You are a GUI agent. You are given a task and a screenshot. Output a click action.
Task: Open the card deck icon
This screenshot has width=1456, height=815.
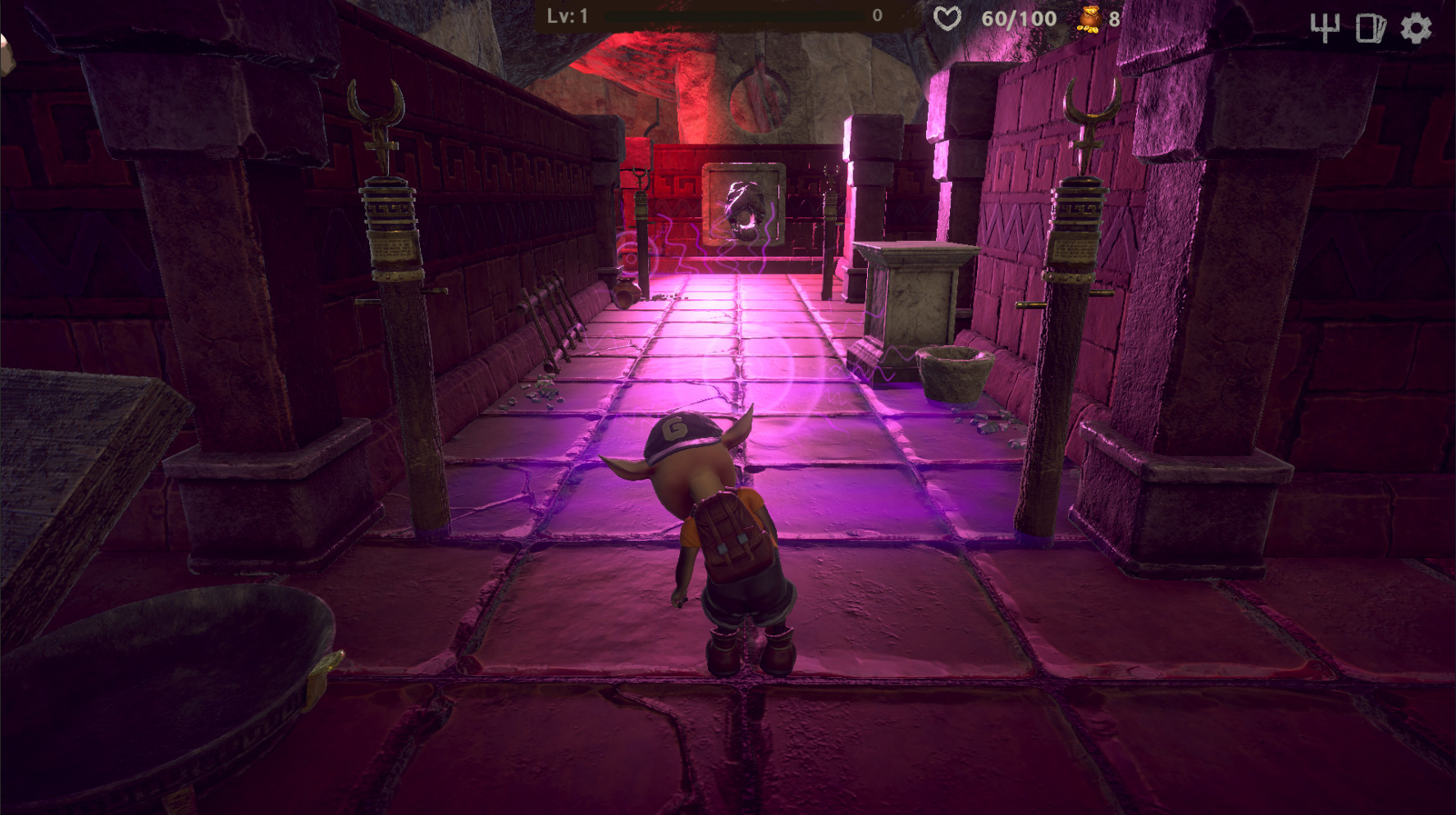(x=1370, y=29)
